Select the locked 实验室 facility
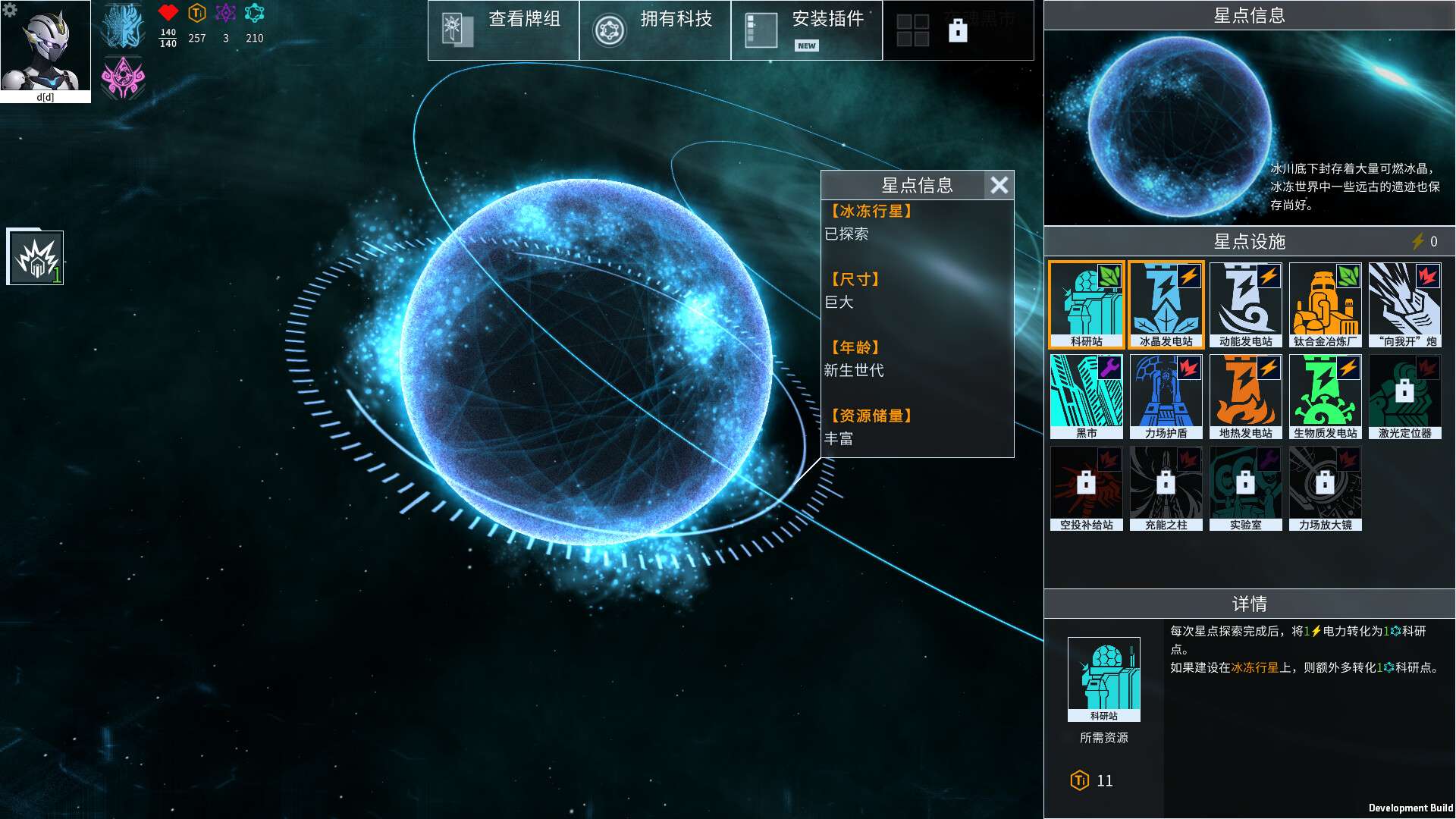The image size is (1456, 819). [1244, 488]
